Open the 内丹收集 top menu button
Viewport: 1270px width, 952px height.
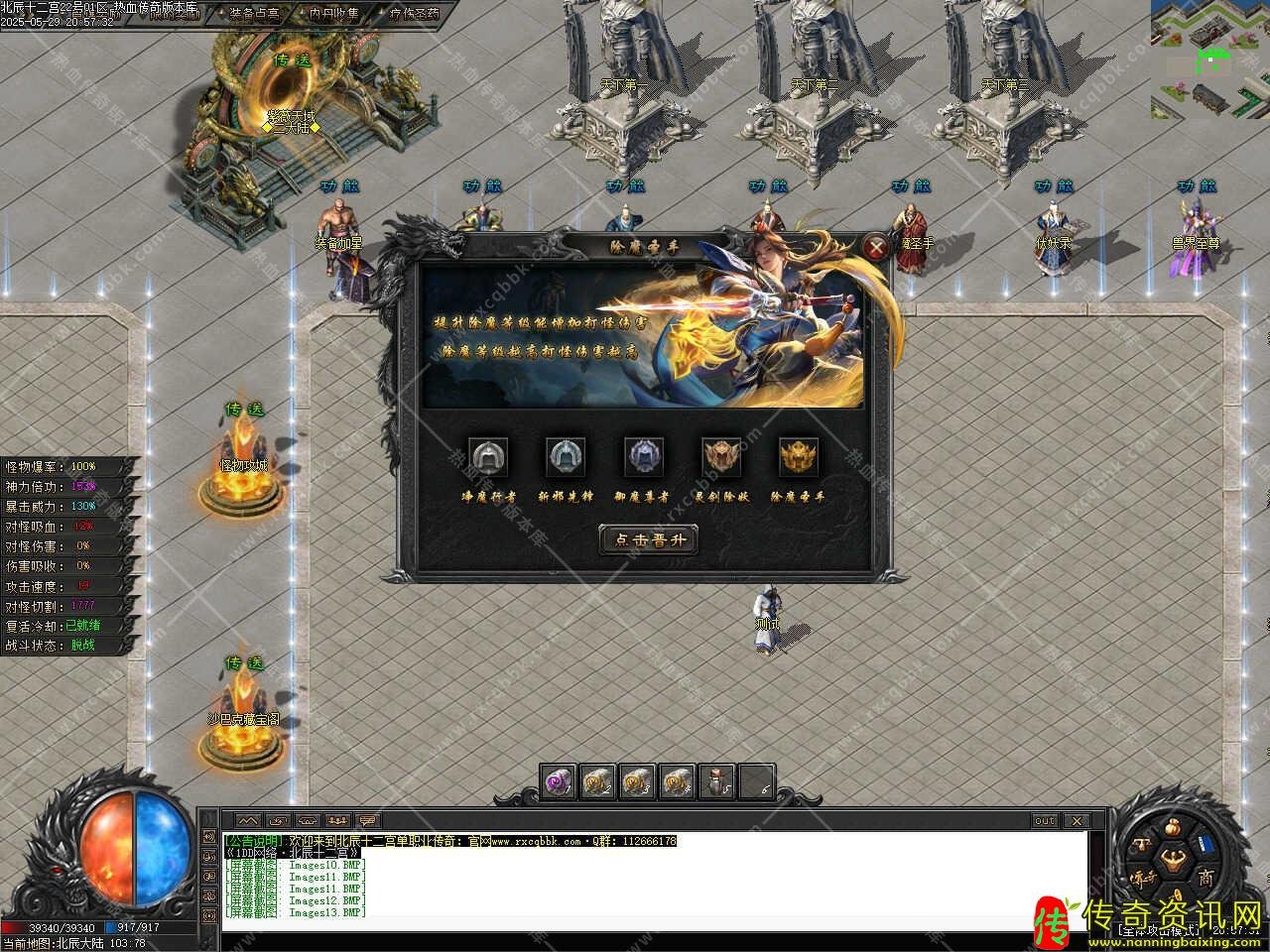[332, 14]
